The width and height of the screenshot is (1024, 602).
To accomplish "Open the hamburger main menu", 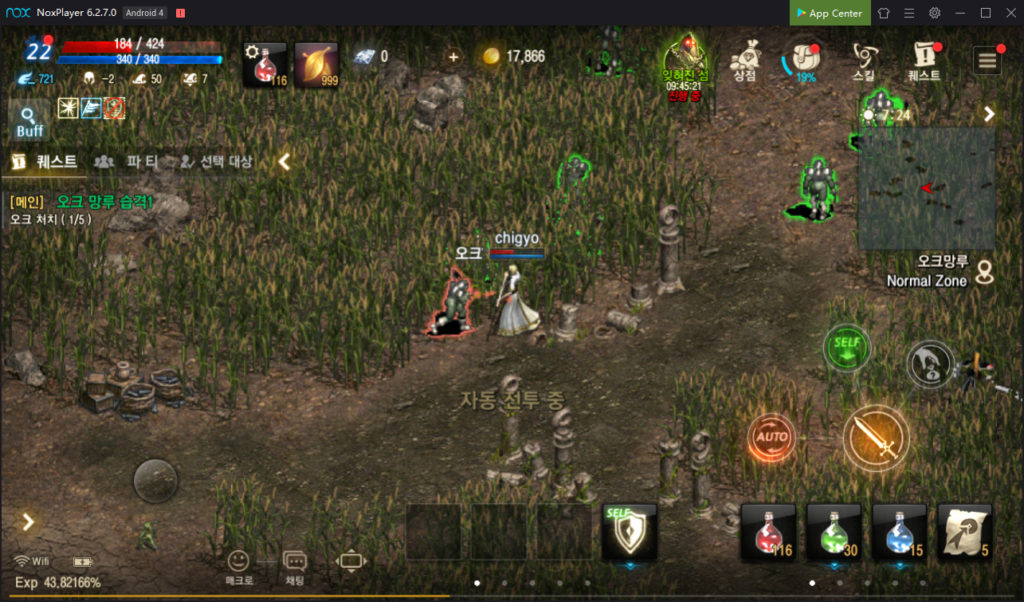I will tap(988, 60).
